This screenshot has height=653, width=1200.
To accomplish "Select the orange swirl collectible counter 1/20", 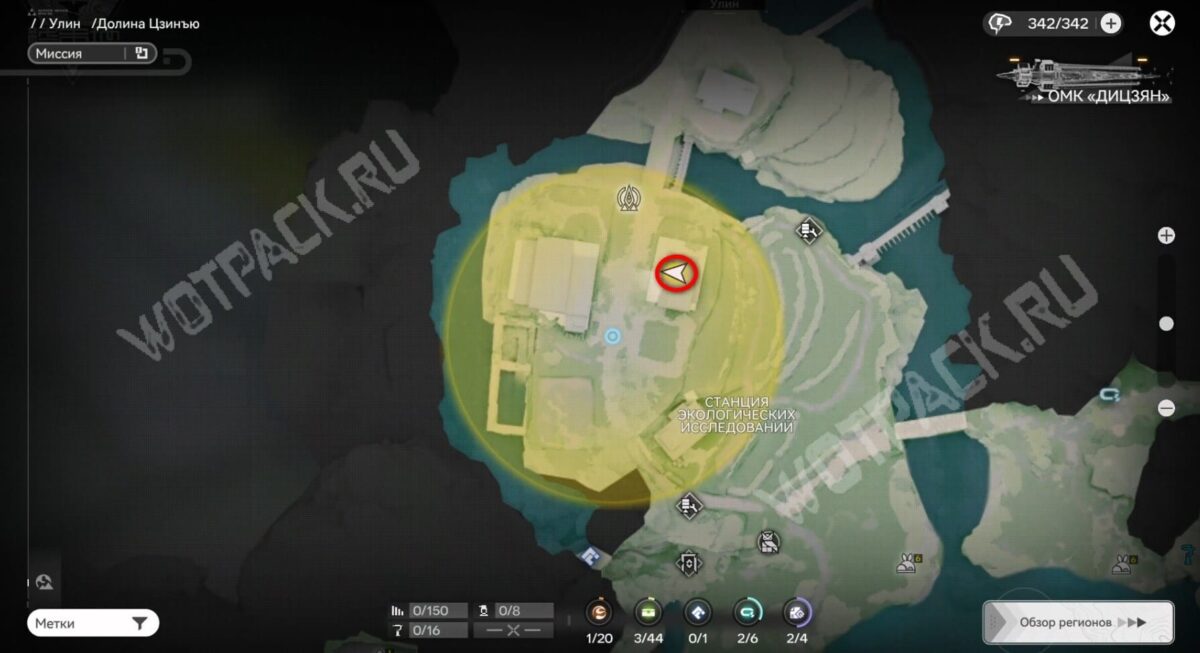I will point(599,613).
